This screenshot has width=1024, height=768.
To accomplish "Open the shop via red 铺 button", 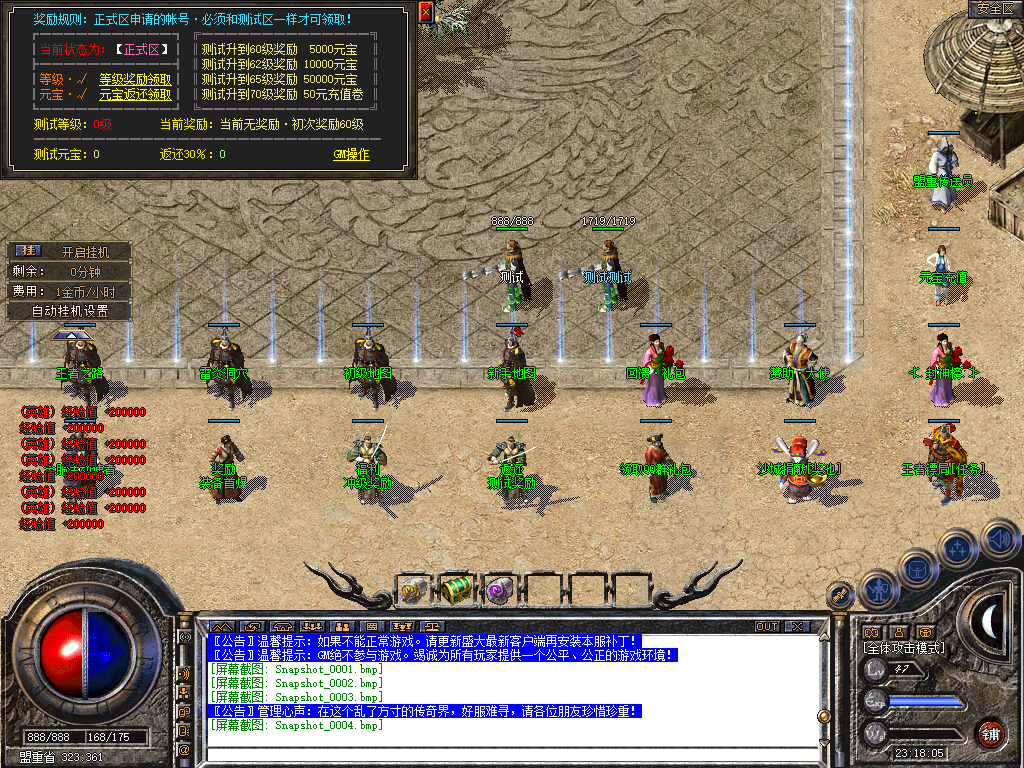I will (990, 733).
